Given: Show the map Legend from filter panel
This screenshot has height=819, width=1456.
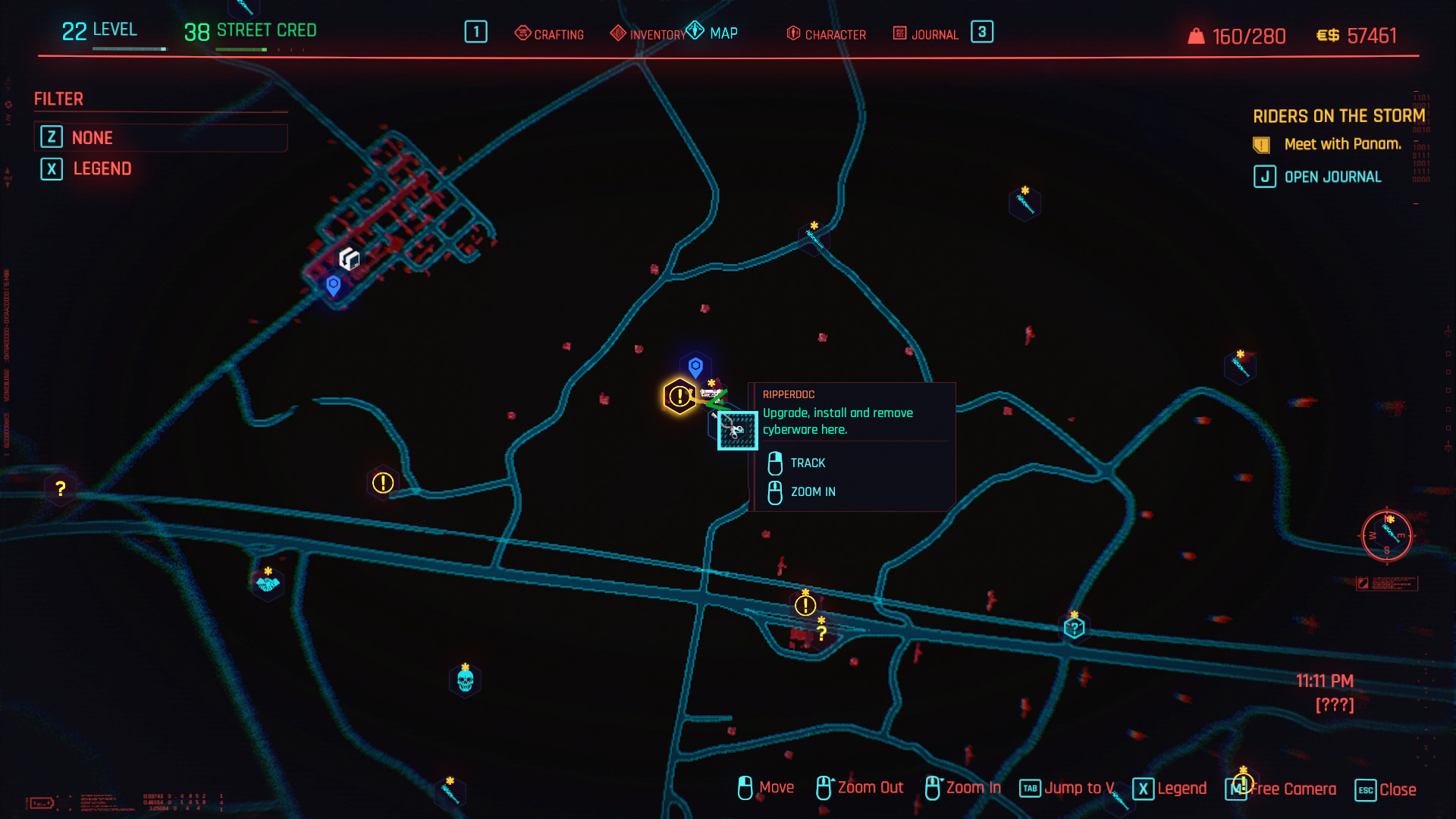Looking at the screenshot, I should [x=102, y=168].
